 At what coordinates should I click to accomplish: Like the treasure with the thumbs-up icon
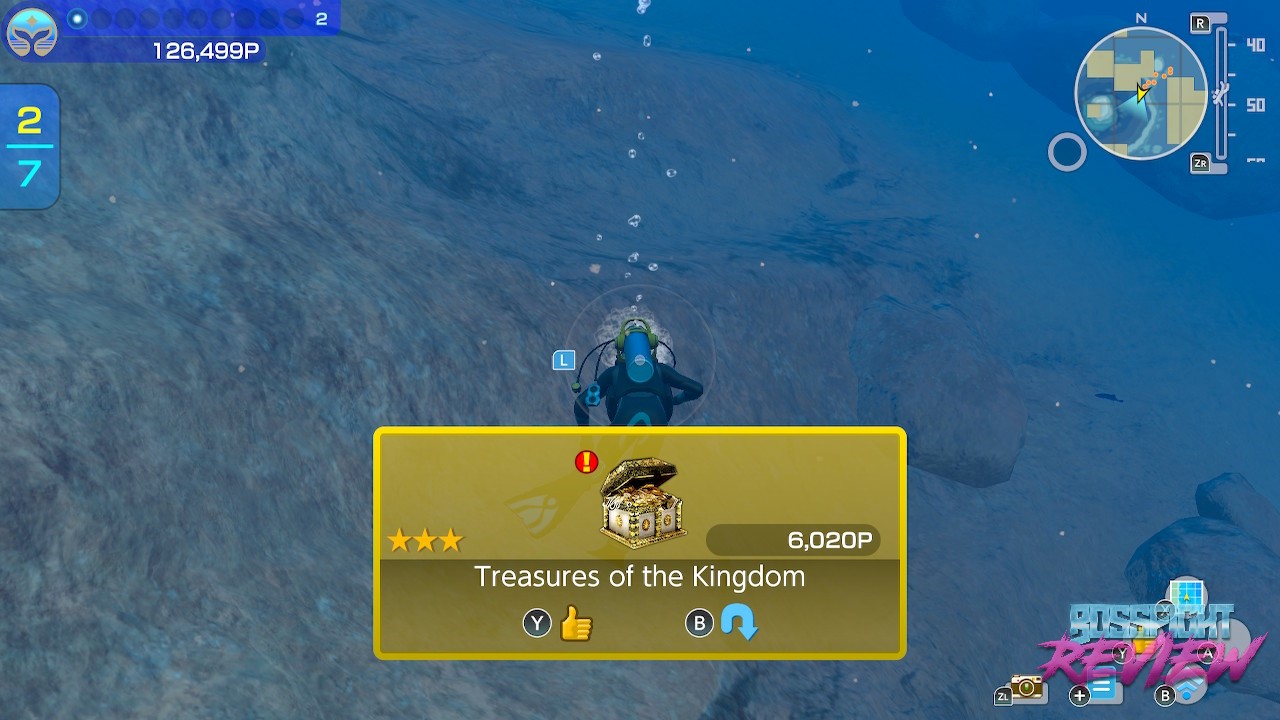576,624
